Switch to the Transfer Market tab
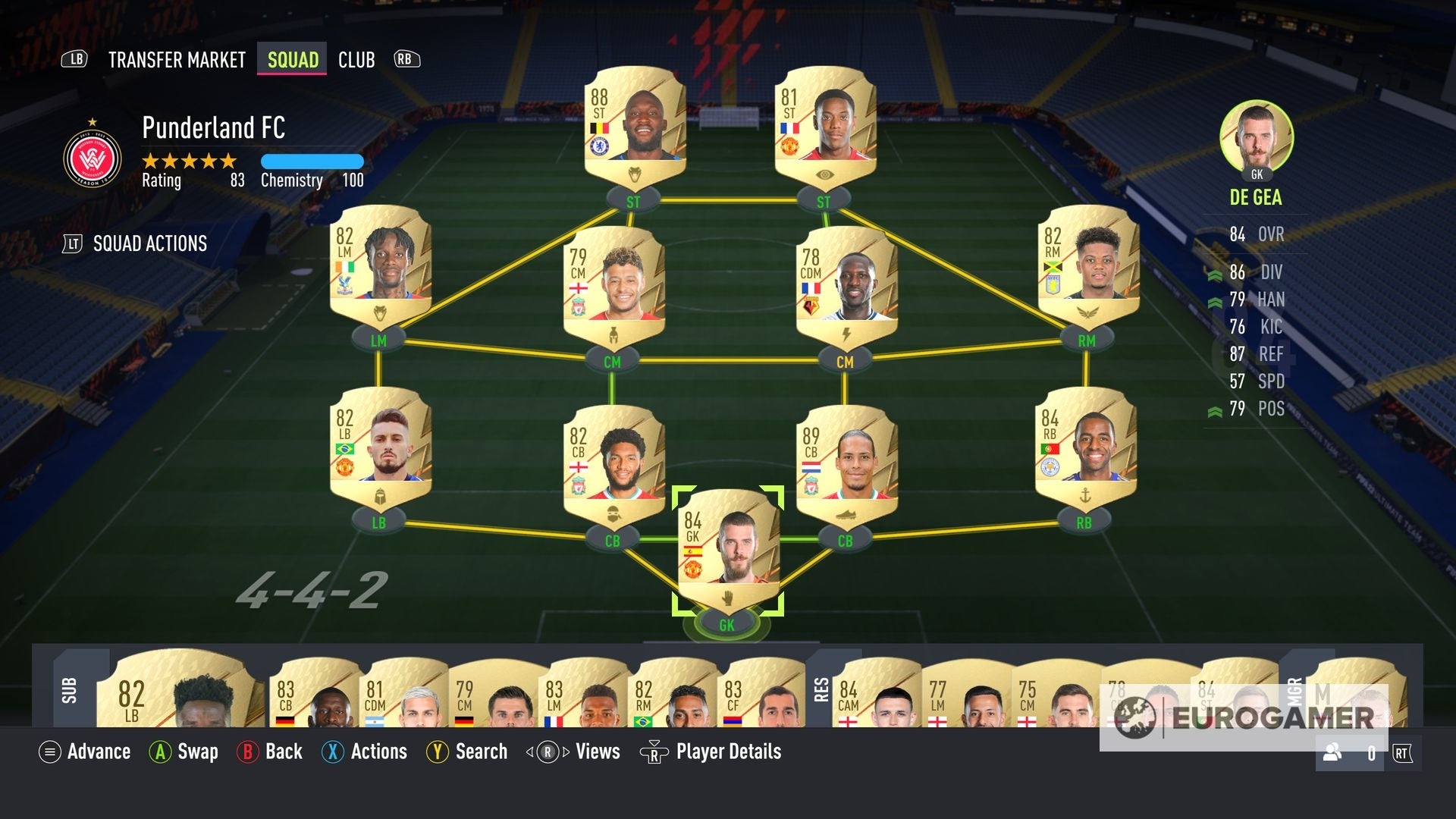 (176, 59)
